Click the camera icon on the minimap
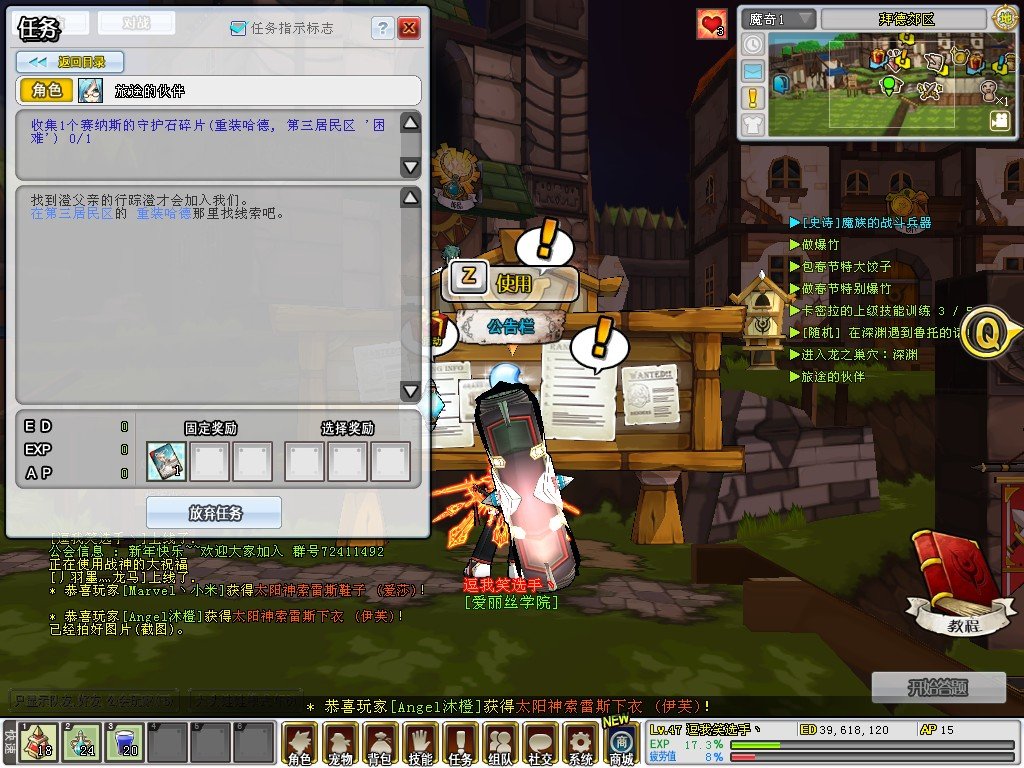This screenshot has height=768, width=1024. [x=999, y=120]
